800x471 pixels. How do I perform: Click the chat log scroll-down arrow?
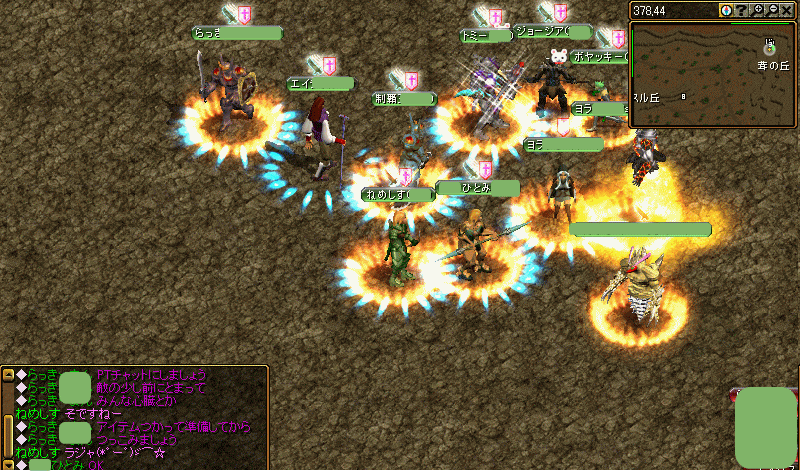tap(8, 463)
